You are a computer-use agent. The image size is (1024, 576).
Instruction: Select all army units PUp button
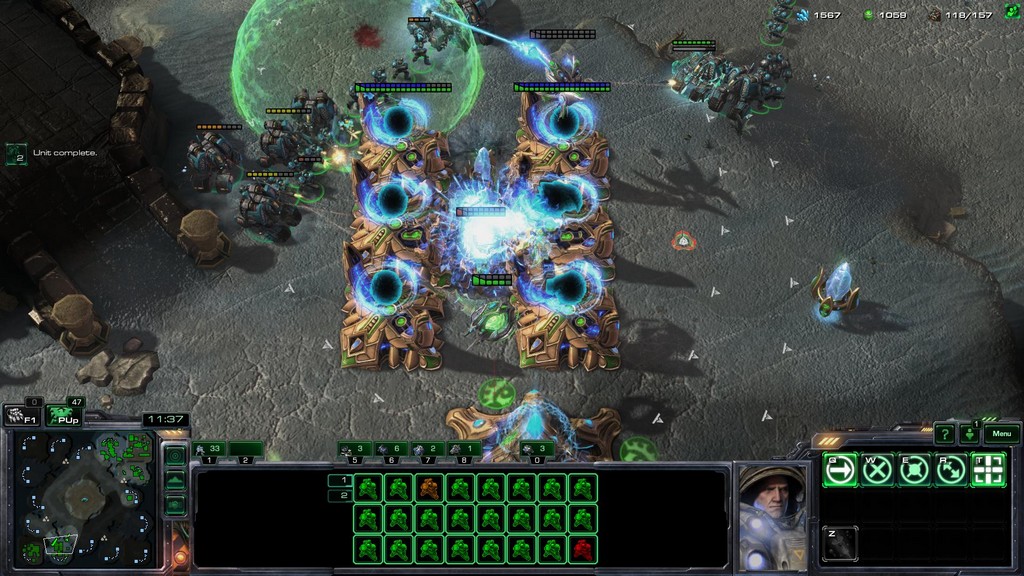64,416
